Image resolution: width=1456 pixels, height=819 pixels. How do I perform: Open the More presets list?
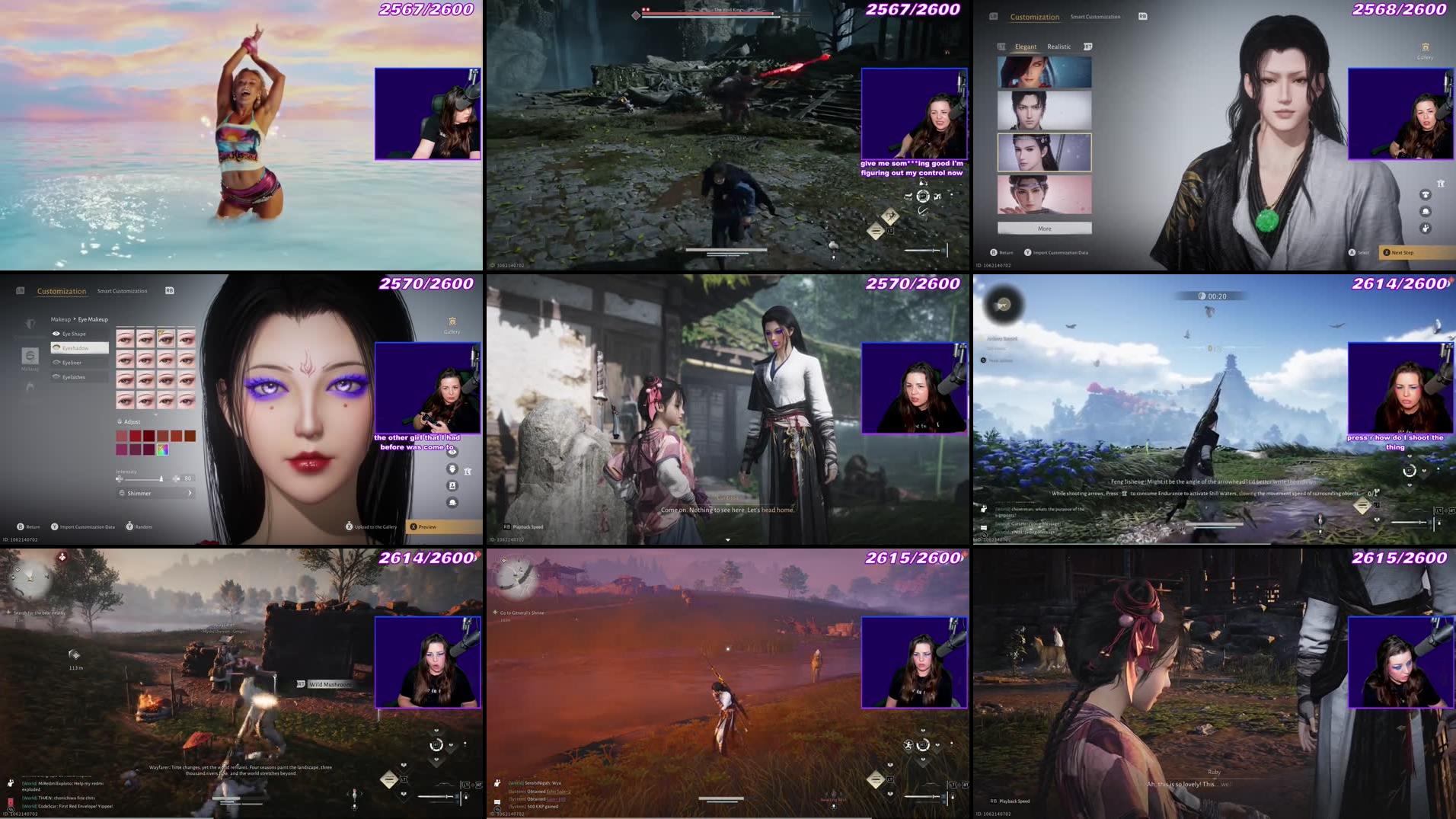point(1045,229)
